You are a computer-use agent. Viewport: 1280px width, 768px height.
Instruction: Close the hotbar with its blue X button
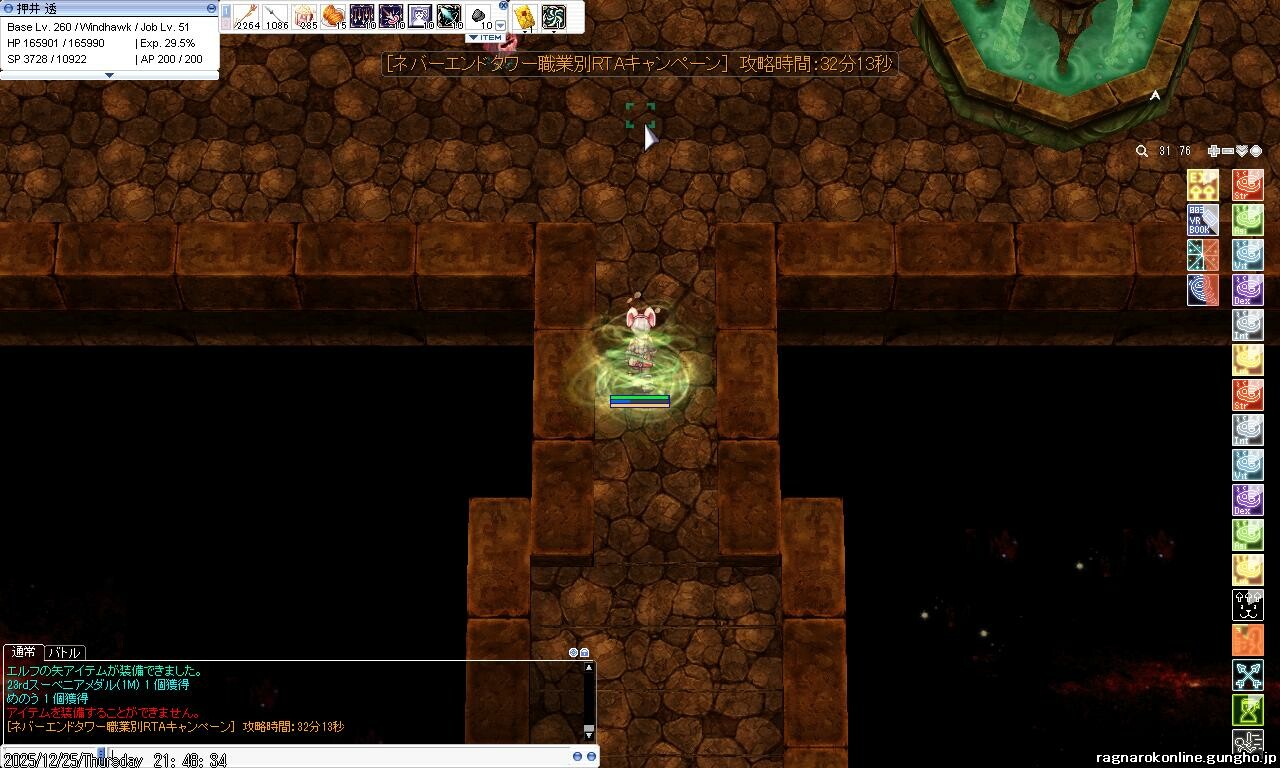pyautogui.click(x=504, y=6)
